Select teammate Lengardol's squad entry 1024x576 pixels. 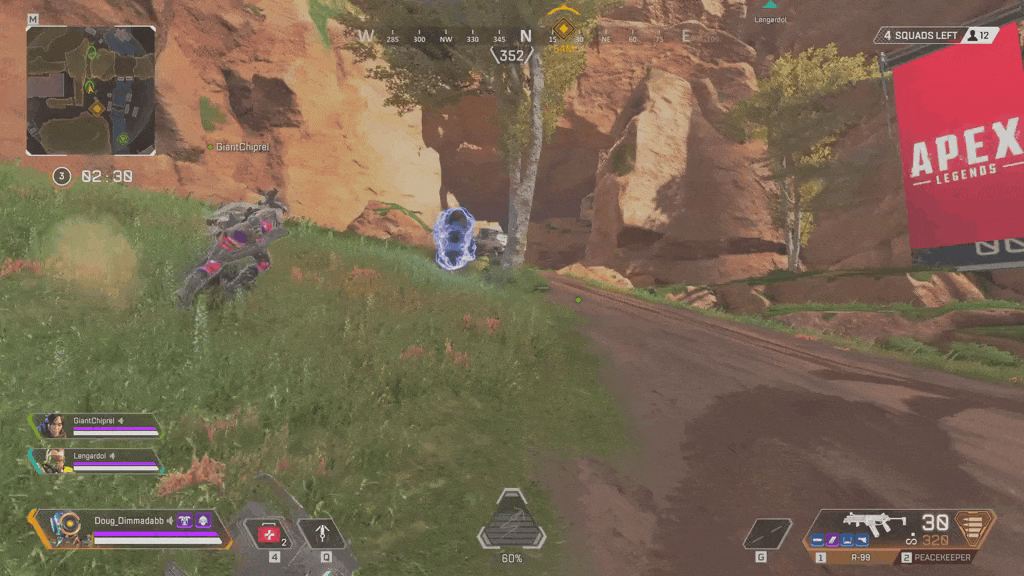coord(97,459)
